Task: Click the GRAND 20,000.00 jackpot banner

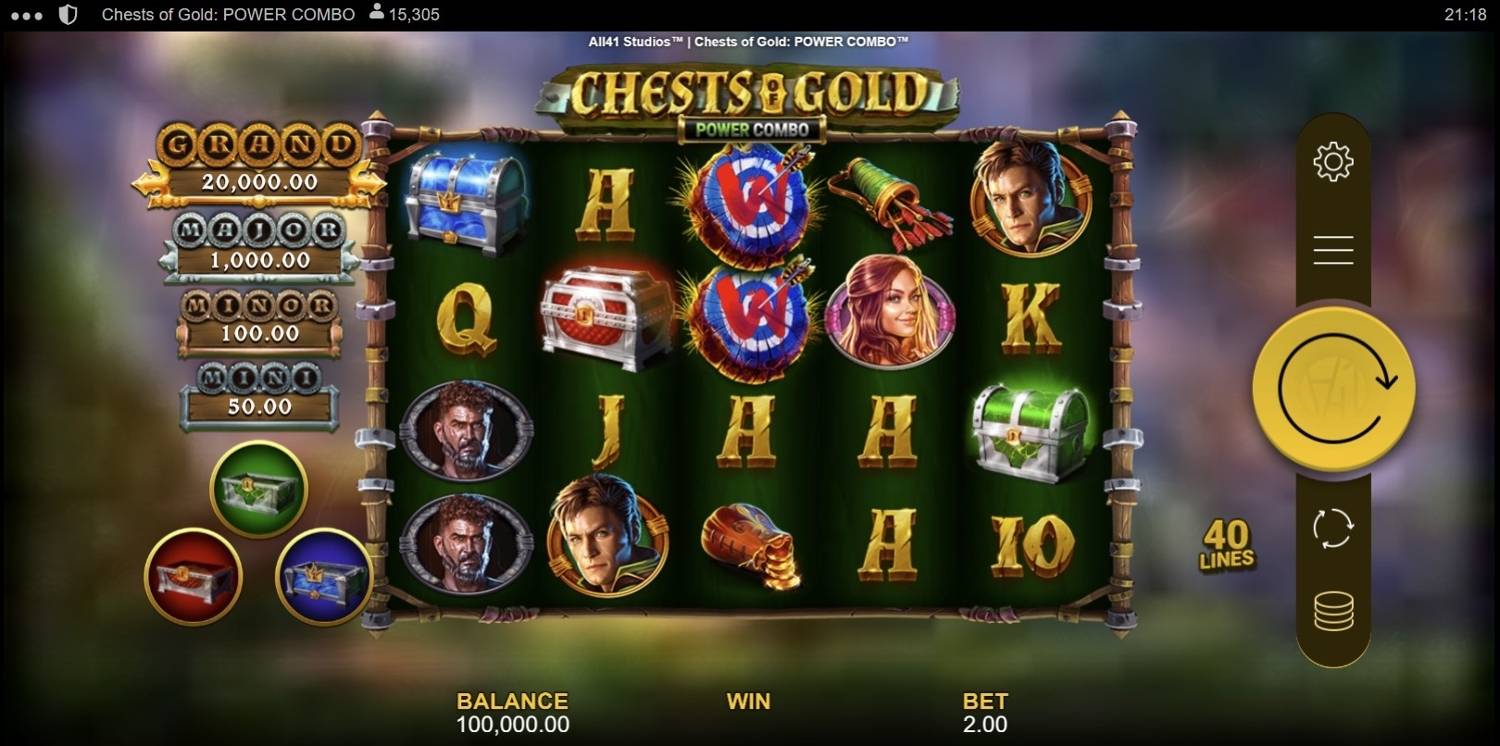Action: [x=260, y=162]
